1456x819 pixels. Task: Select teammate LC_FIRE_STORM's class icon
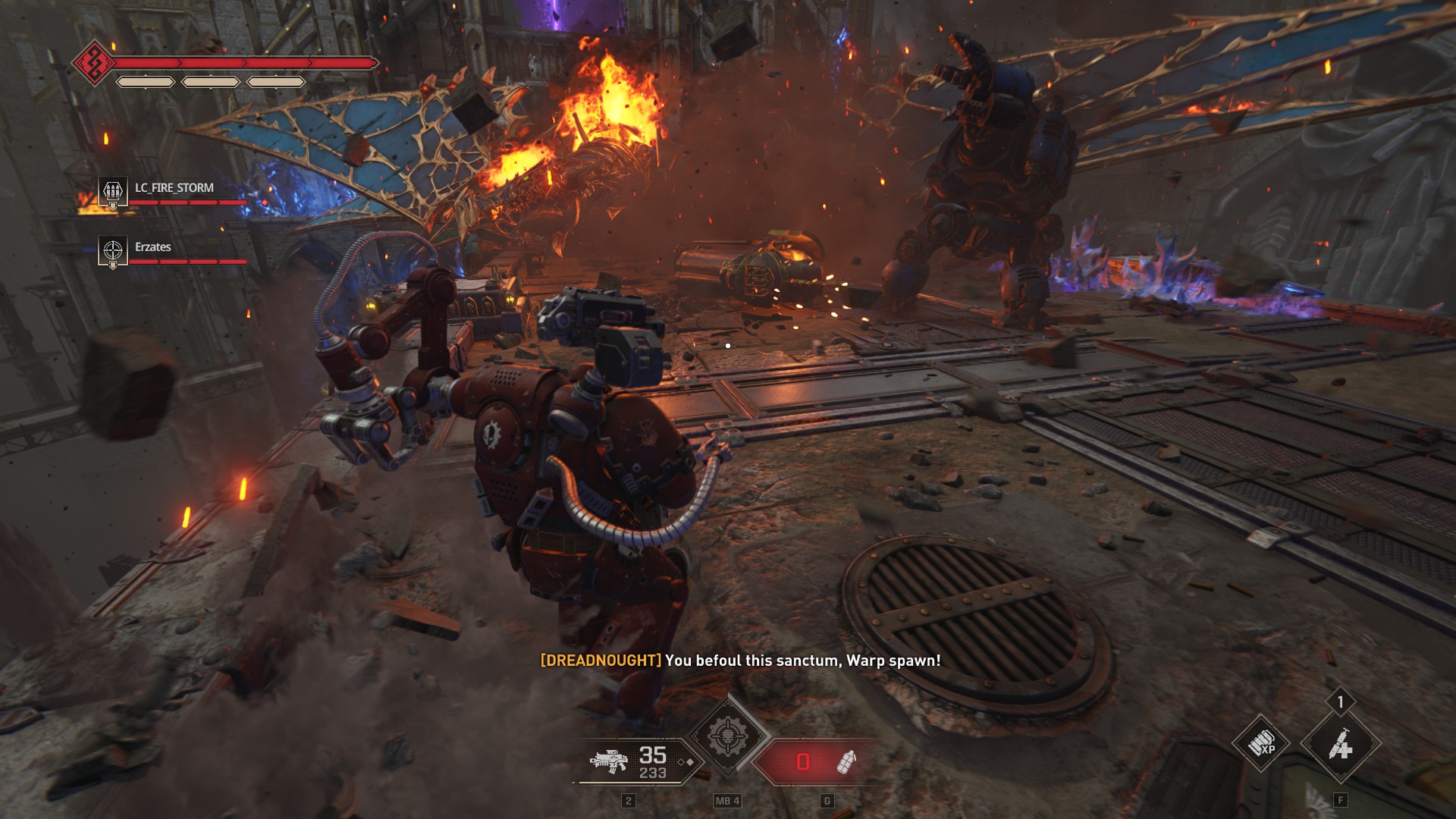[x=113, y=190]
